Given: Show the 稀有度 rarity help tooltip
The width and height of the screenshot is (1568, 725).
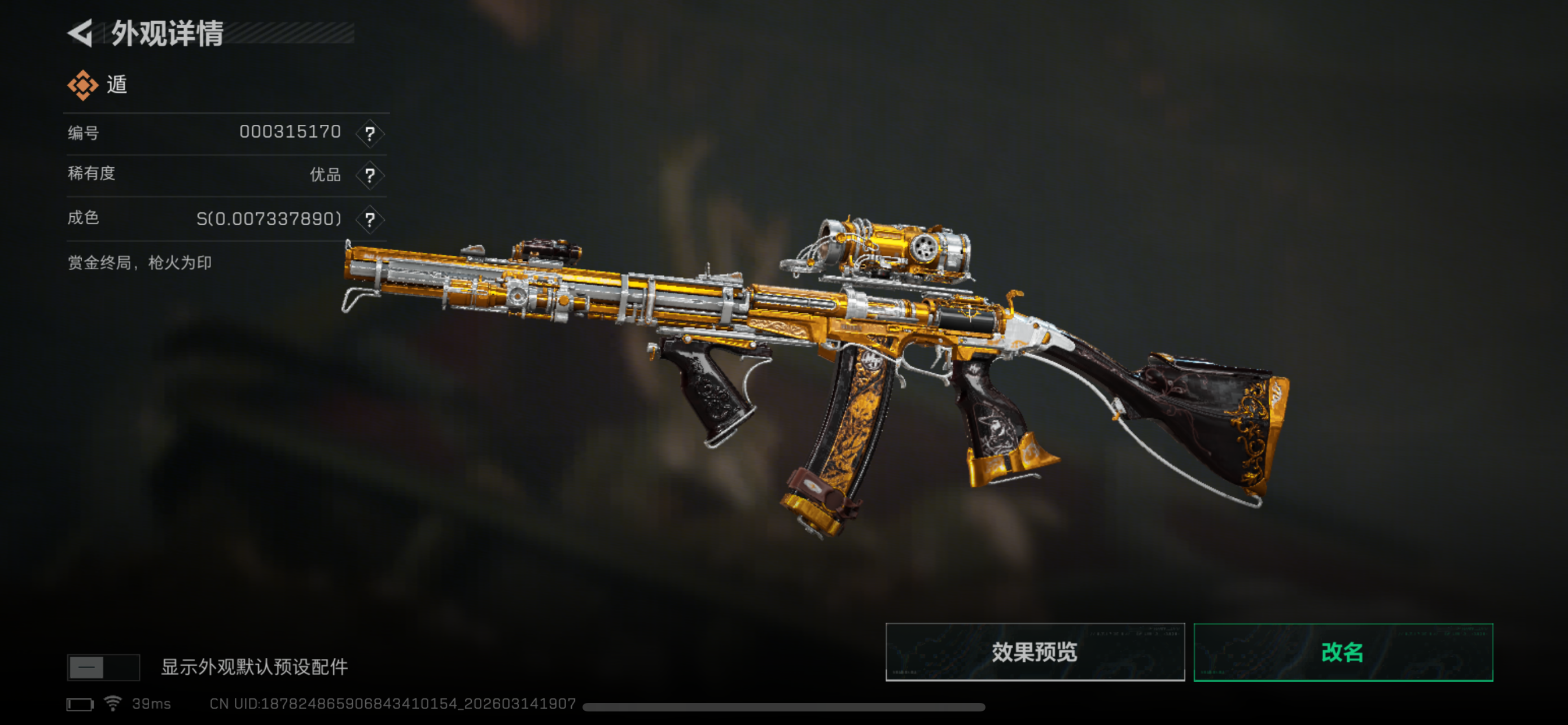Looking at the screenshot, I should [370, 175].
